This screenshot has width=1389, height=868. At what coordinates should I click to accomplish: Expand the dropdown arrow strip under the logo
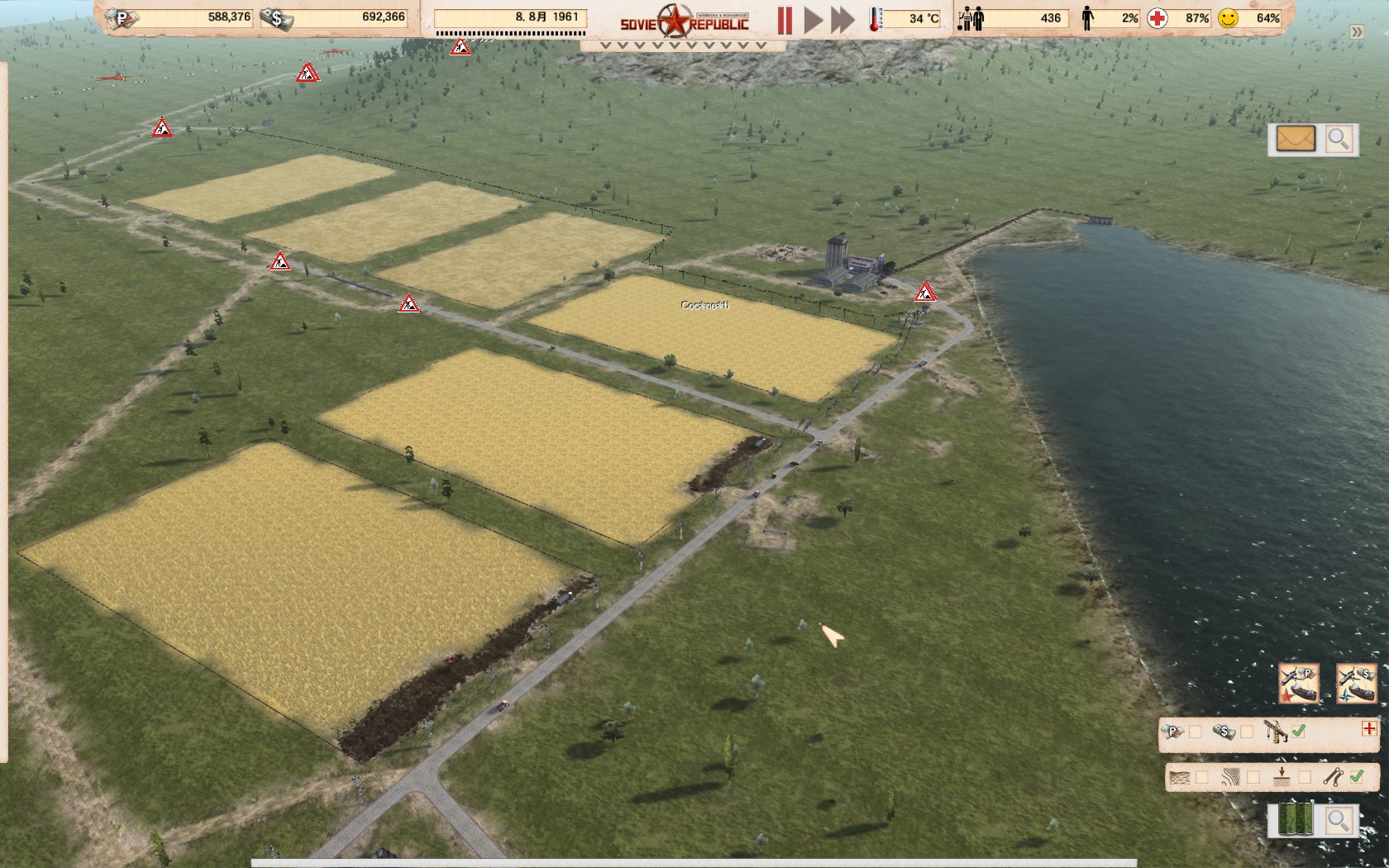point(683,46)
